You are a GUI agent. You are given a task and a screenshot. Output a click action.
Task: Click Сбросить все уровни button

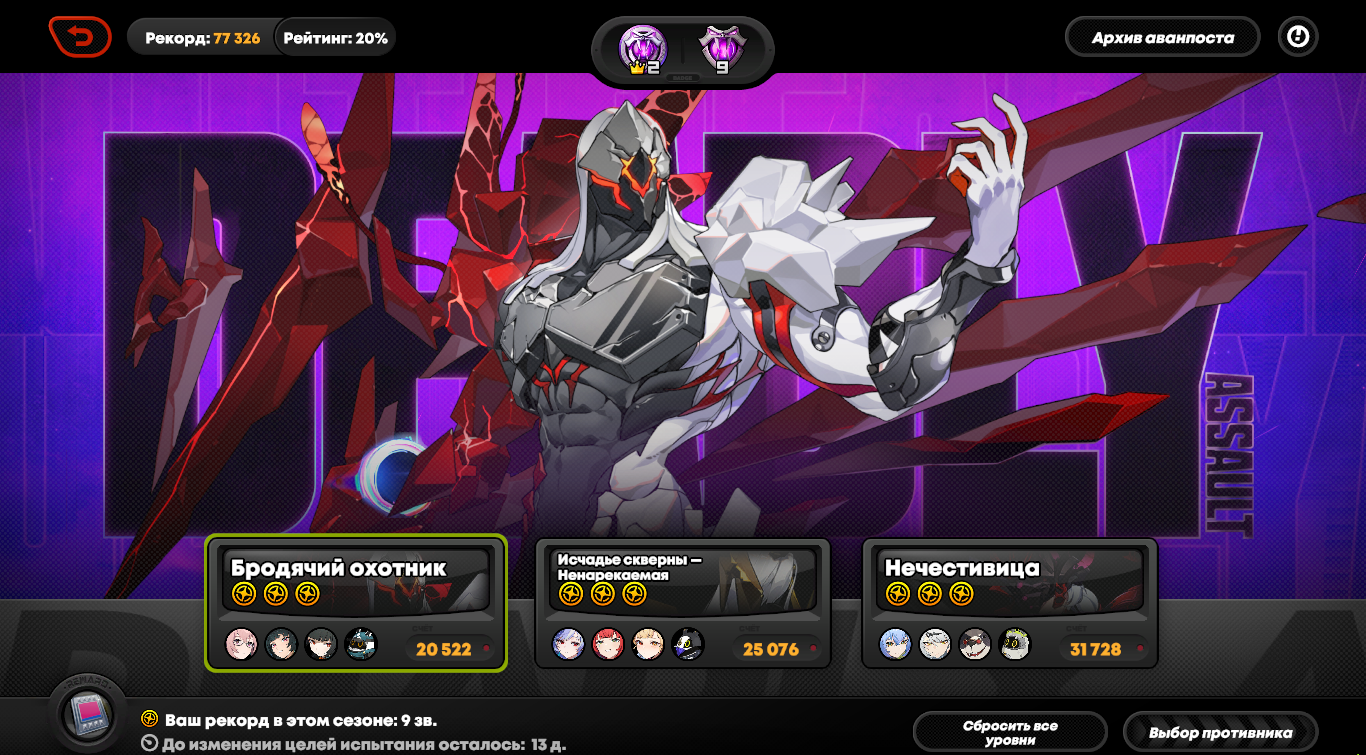pyautogui.click(x=1010, y=732)
